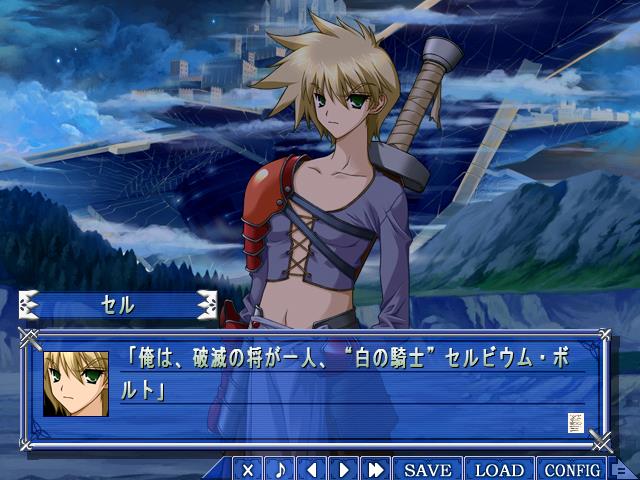This screenshot has height=480, width=640.
Task: Open the LOAD menu
Action: tap(499, 469)
